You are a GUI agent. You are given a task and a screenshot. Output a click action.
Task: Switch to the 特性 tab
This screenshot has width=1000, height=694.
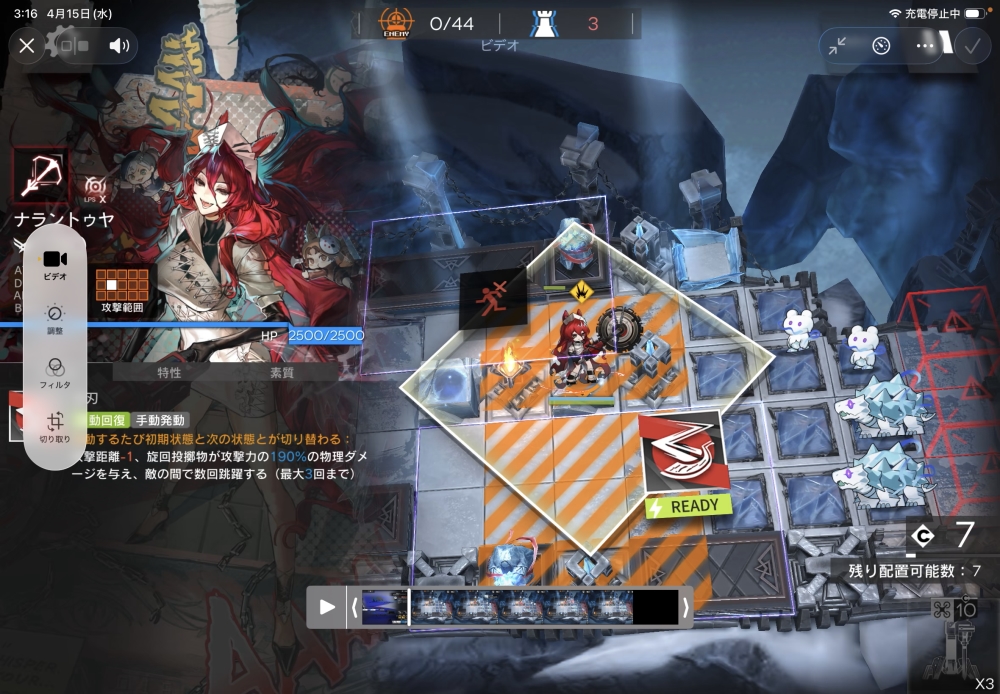[170, 373]
